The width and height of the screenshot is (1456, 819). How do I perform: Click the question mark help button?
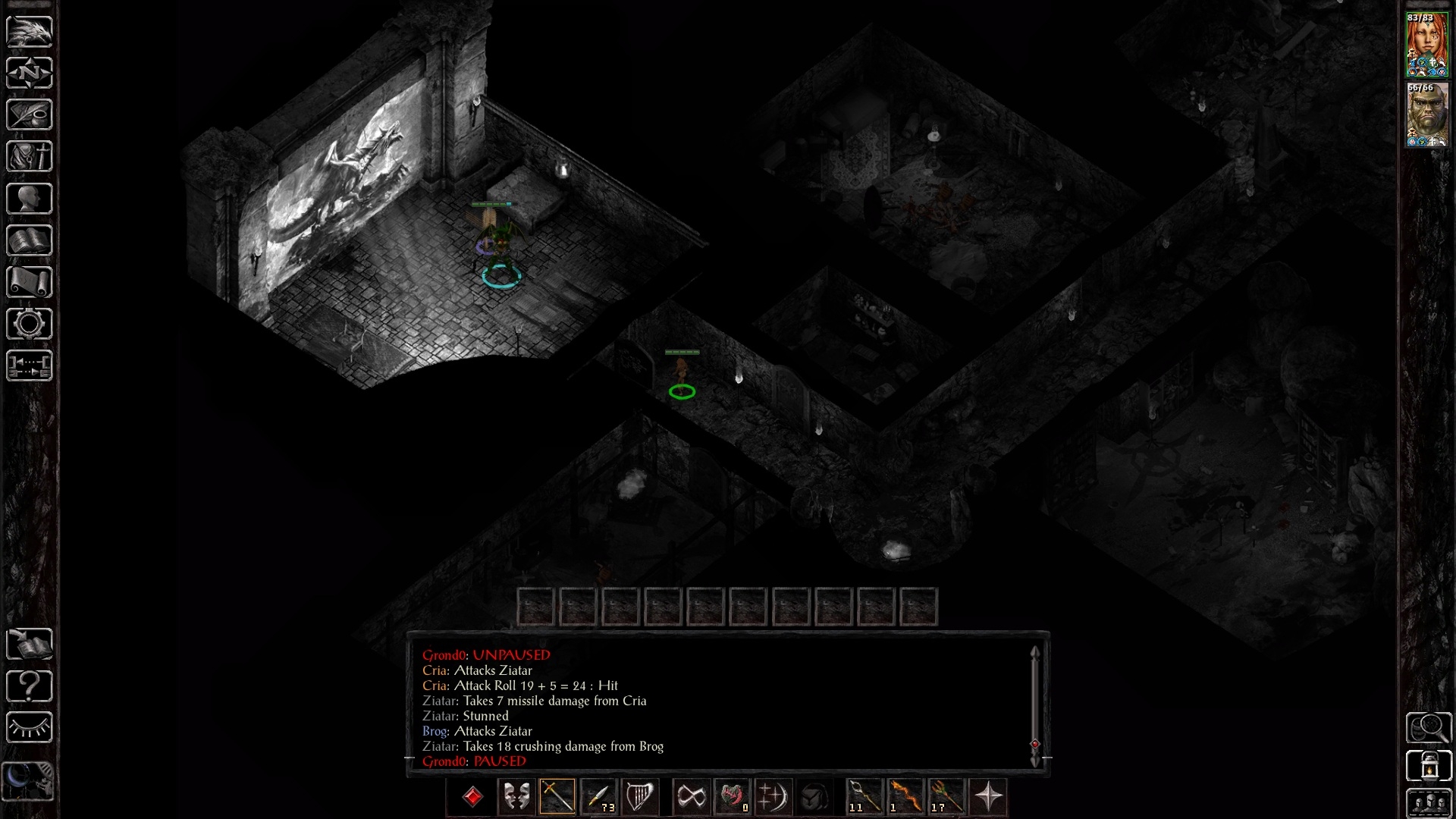pyautogui.click(x=30, y=686)
